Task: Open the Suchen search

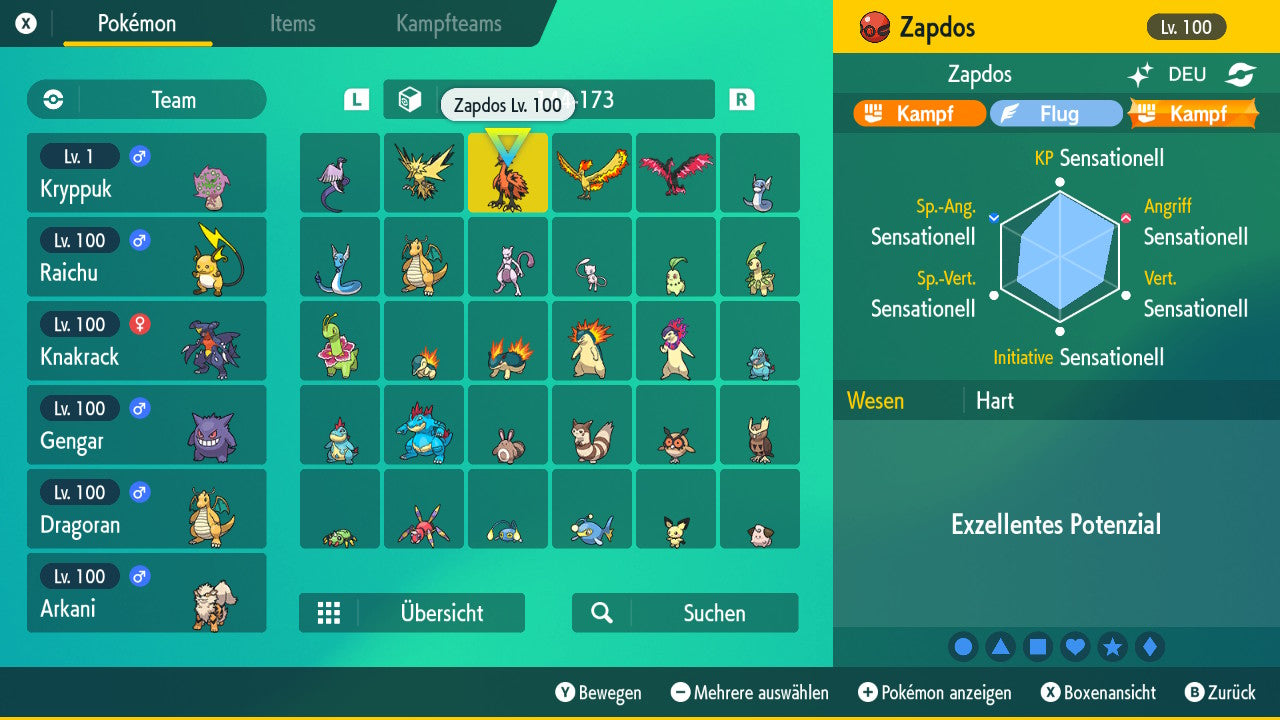Action: point(684,613)
